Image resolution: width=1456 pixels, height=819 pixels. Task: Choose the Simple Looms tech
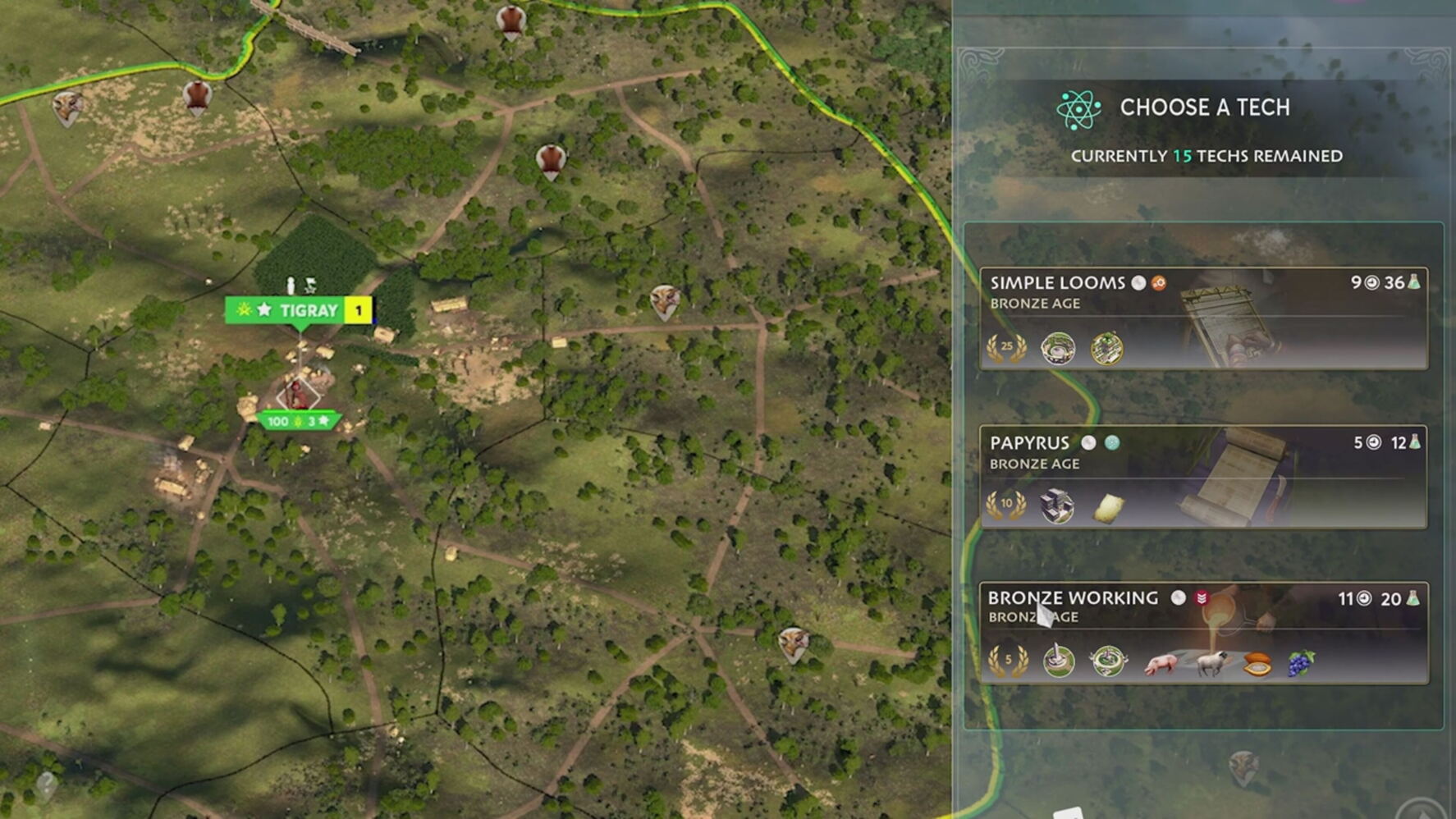pos(1203,318)
